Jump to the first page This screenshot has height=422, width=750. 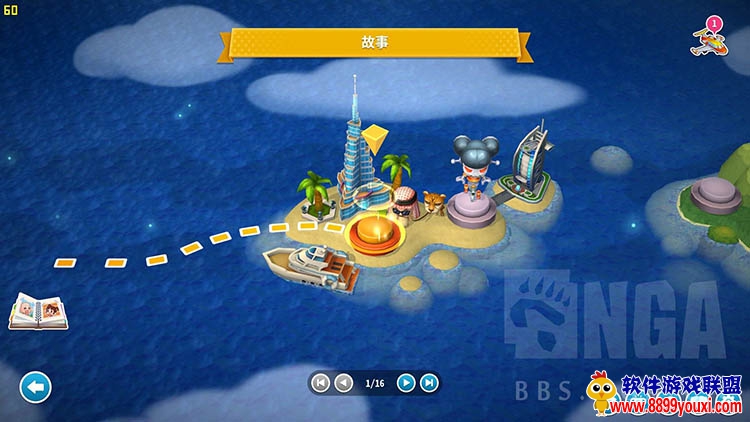click(320, 382)
